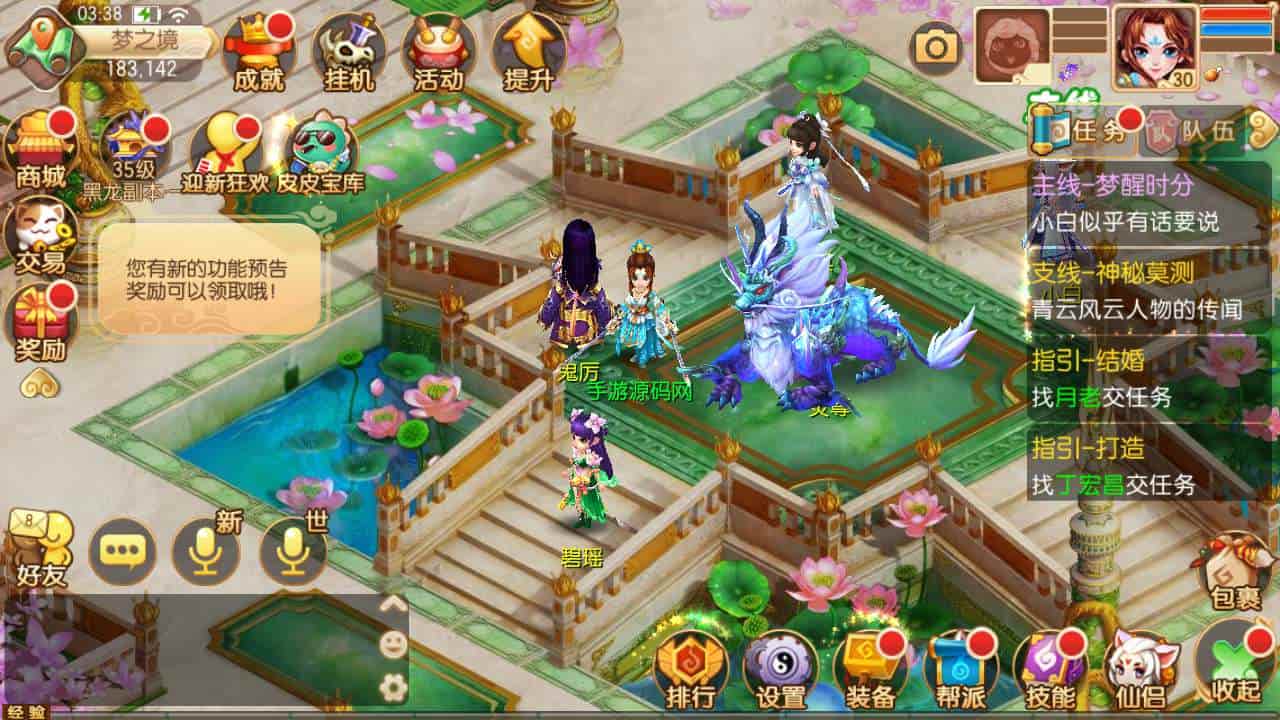
Task: Open the 活动 events menu
Action: (438, 52)
